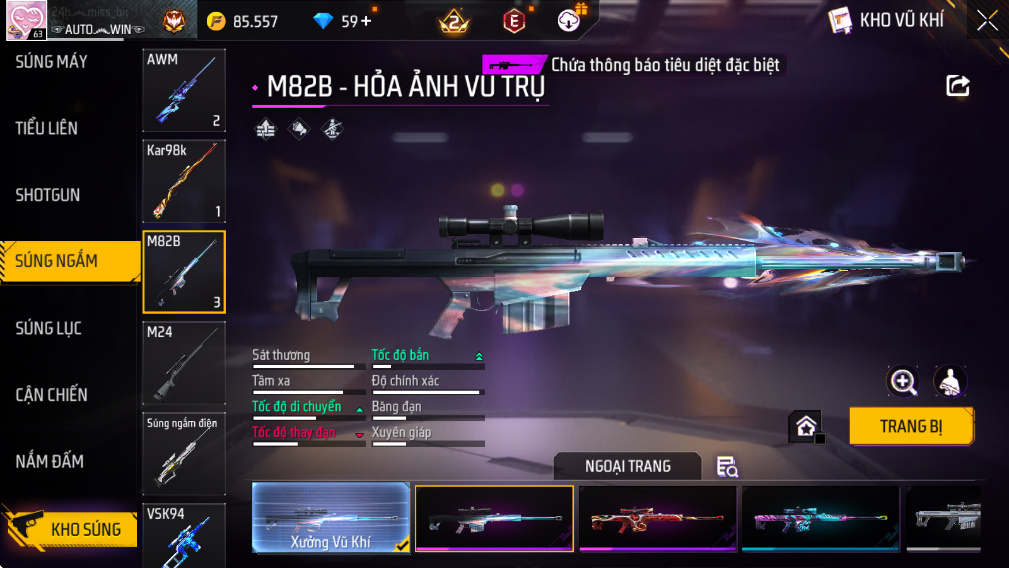
Task: Choose the M24 rifle tile
Action: [184, 362]
